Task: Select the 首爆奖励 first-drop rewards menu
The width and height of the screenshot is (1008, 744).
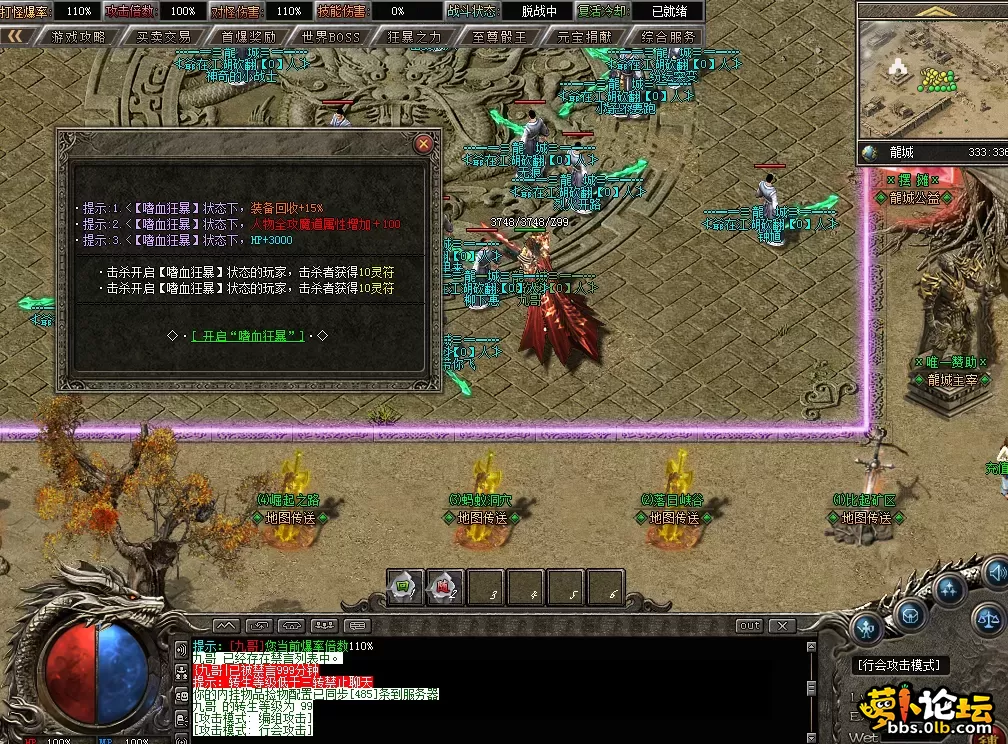Action: pos(248,36)
